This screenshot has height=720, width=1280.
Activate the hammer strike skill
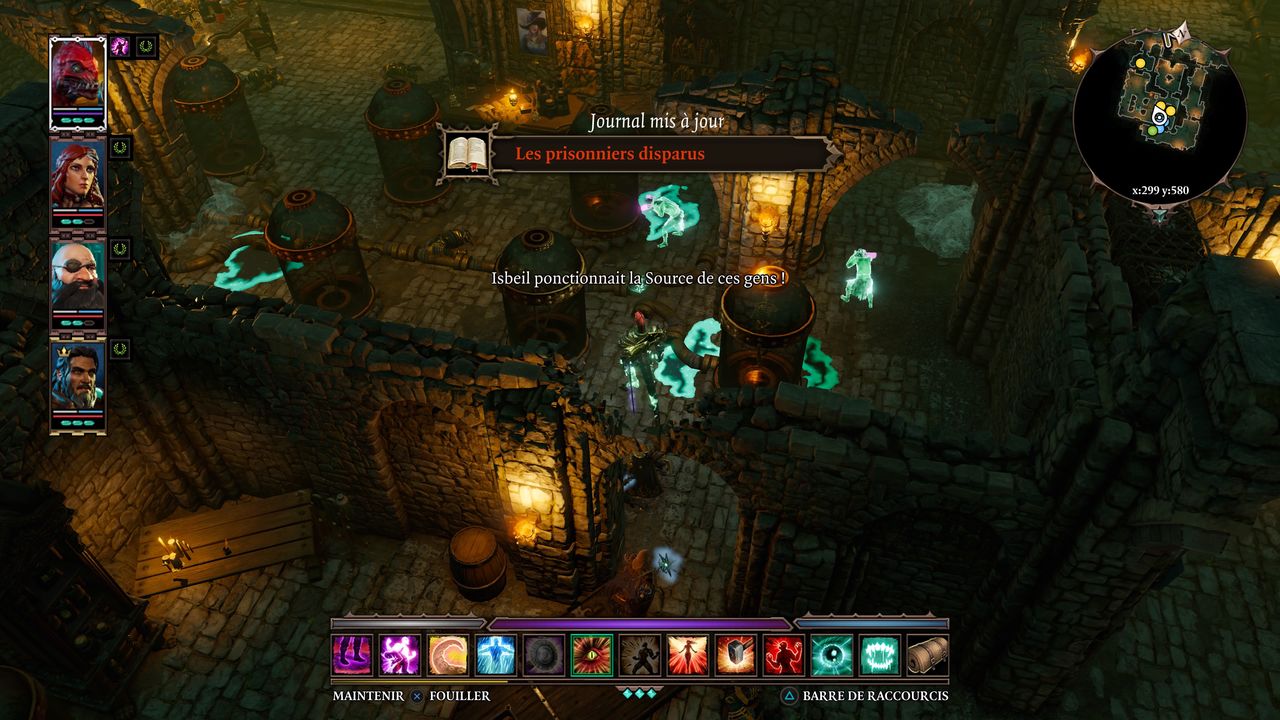(736, 655)
